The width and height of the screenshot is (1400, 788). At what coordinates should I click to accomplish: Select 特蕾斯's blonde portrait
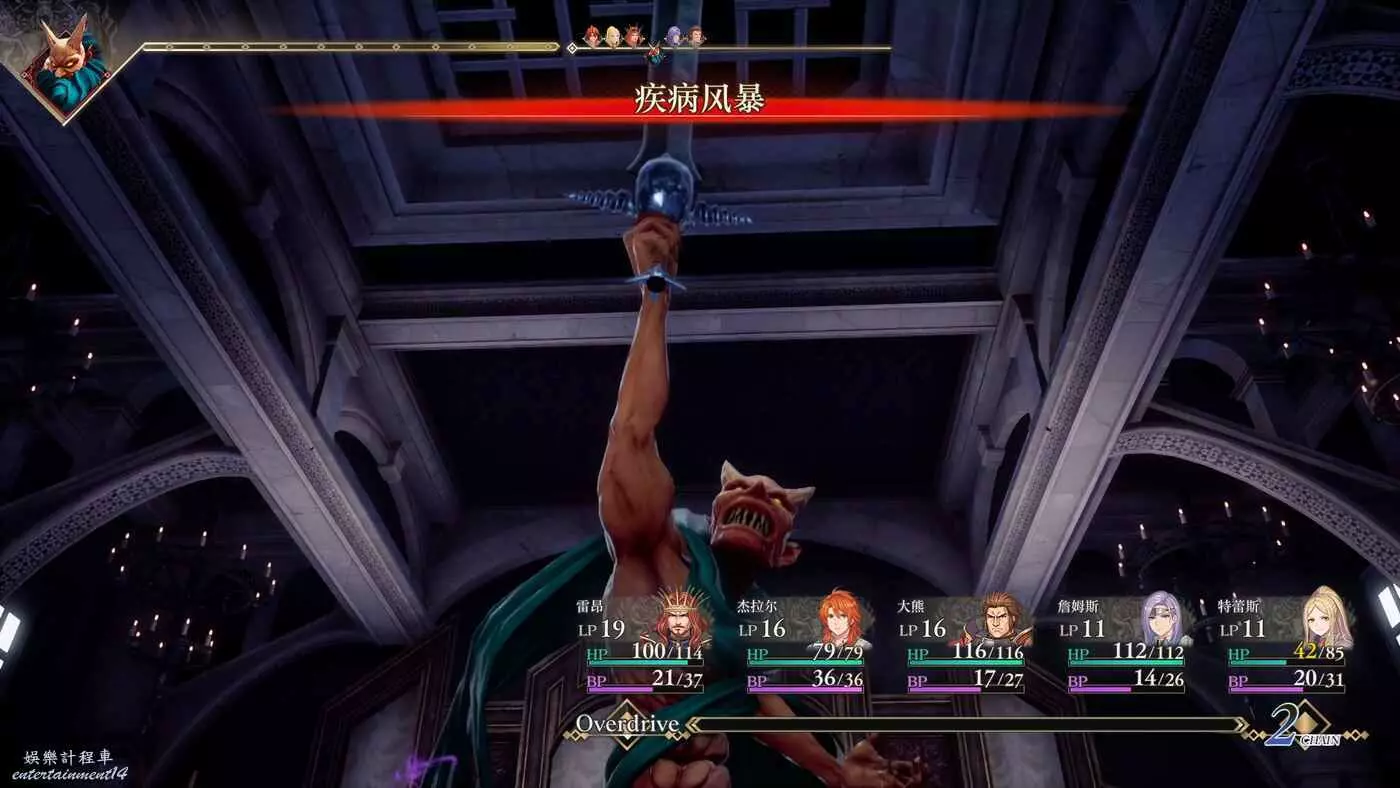pyautogui.click(x=1324, y=620)
